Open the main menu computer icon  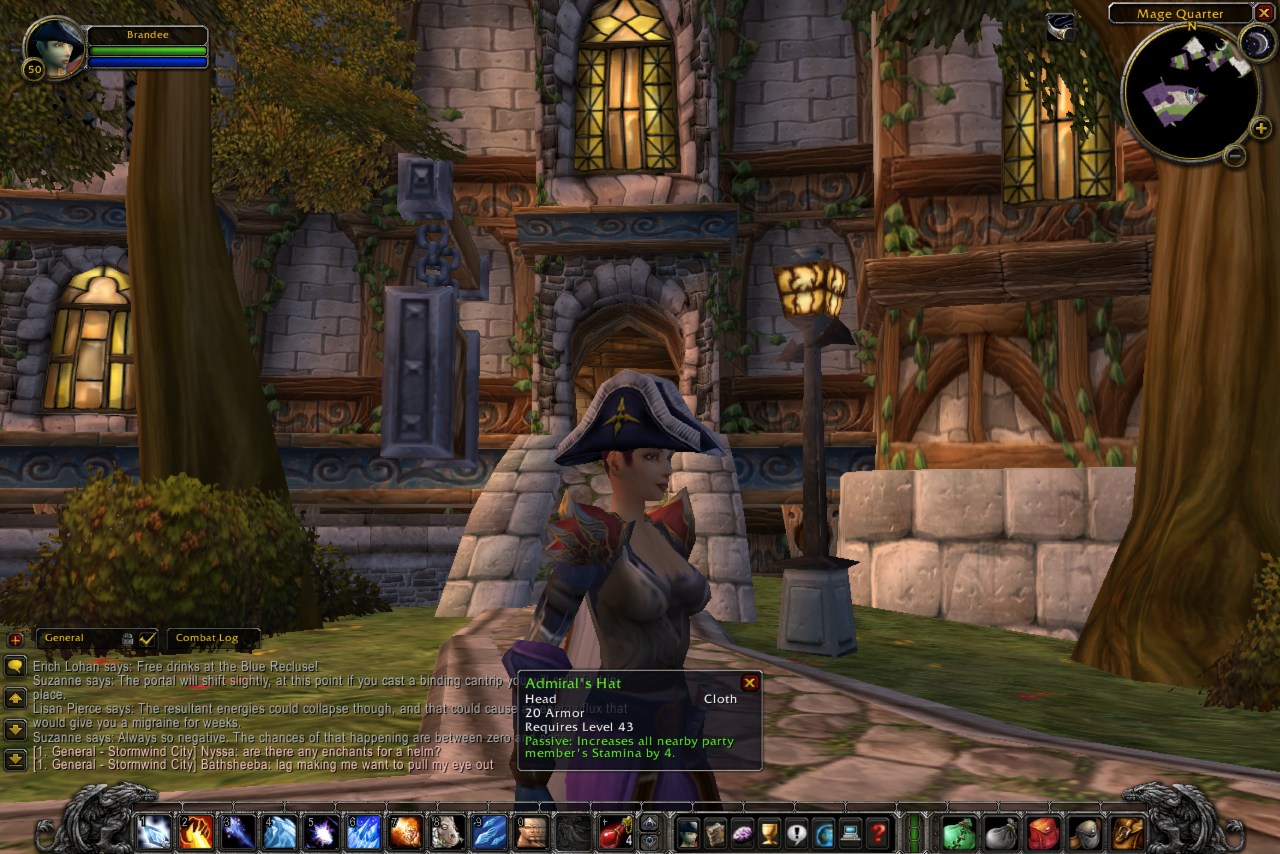(x=851, y=831)
